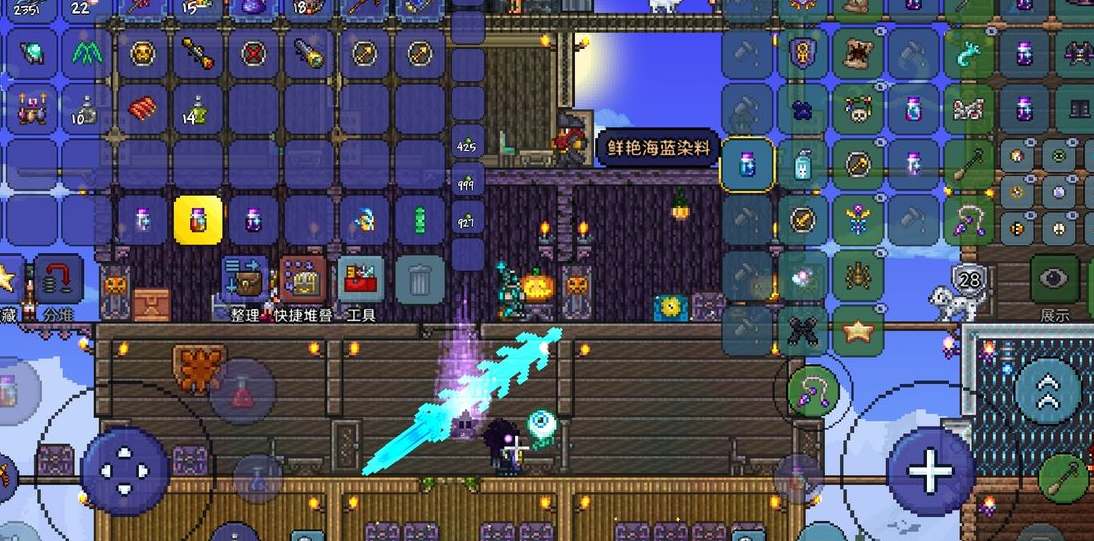Select the highlighted sea-blue dye slot
Image resolution: width=1094 pixels, height=541 pixels.
(747, 164)
